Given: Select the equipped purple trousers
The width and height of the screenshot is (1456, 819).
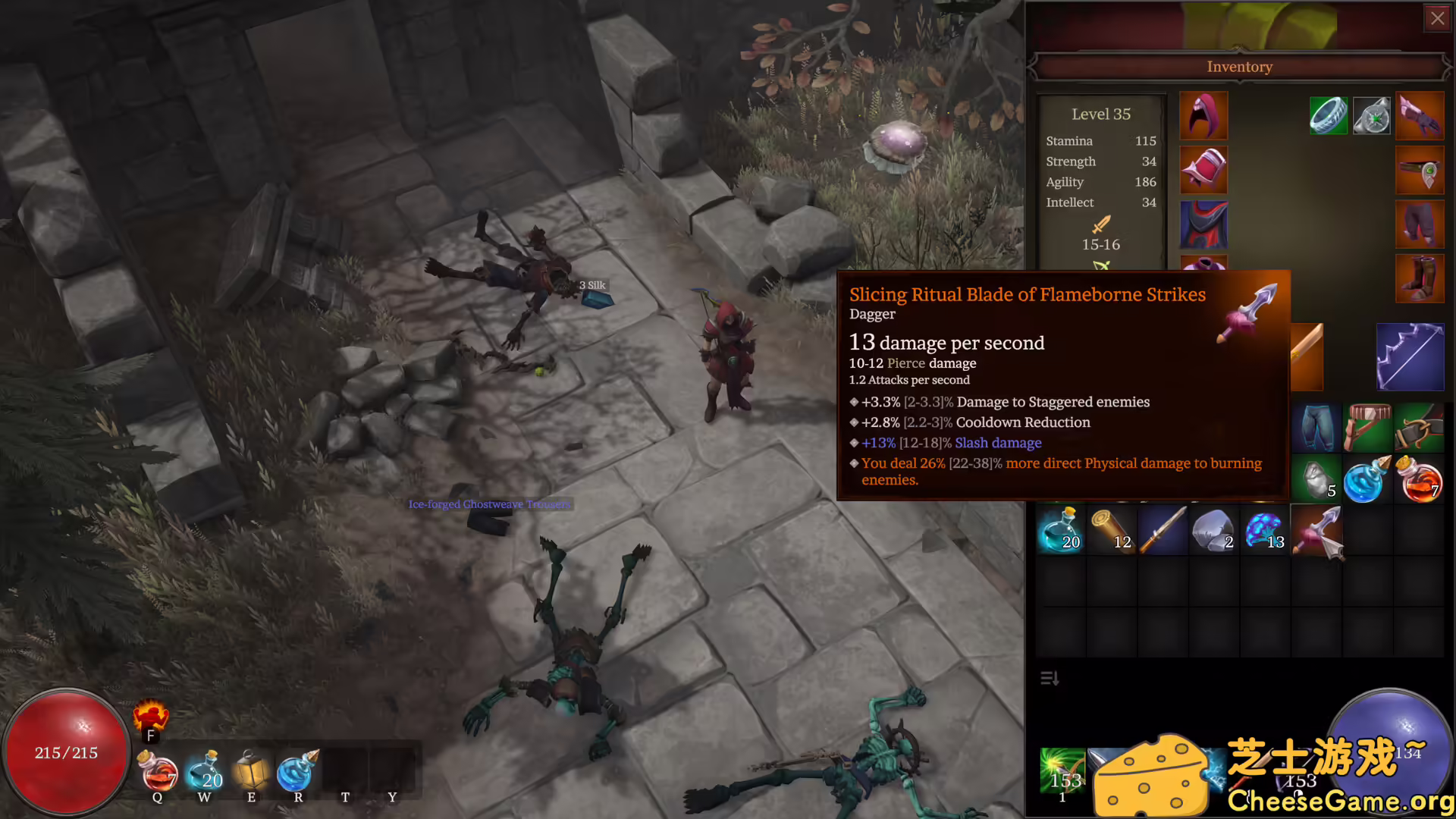Looking at the screenshot, I should (x=1420, y=224).
